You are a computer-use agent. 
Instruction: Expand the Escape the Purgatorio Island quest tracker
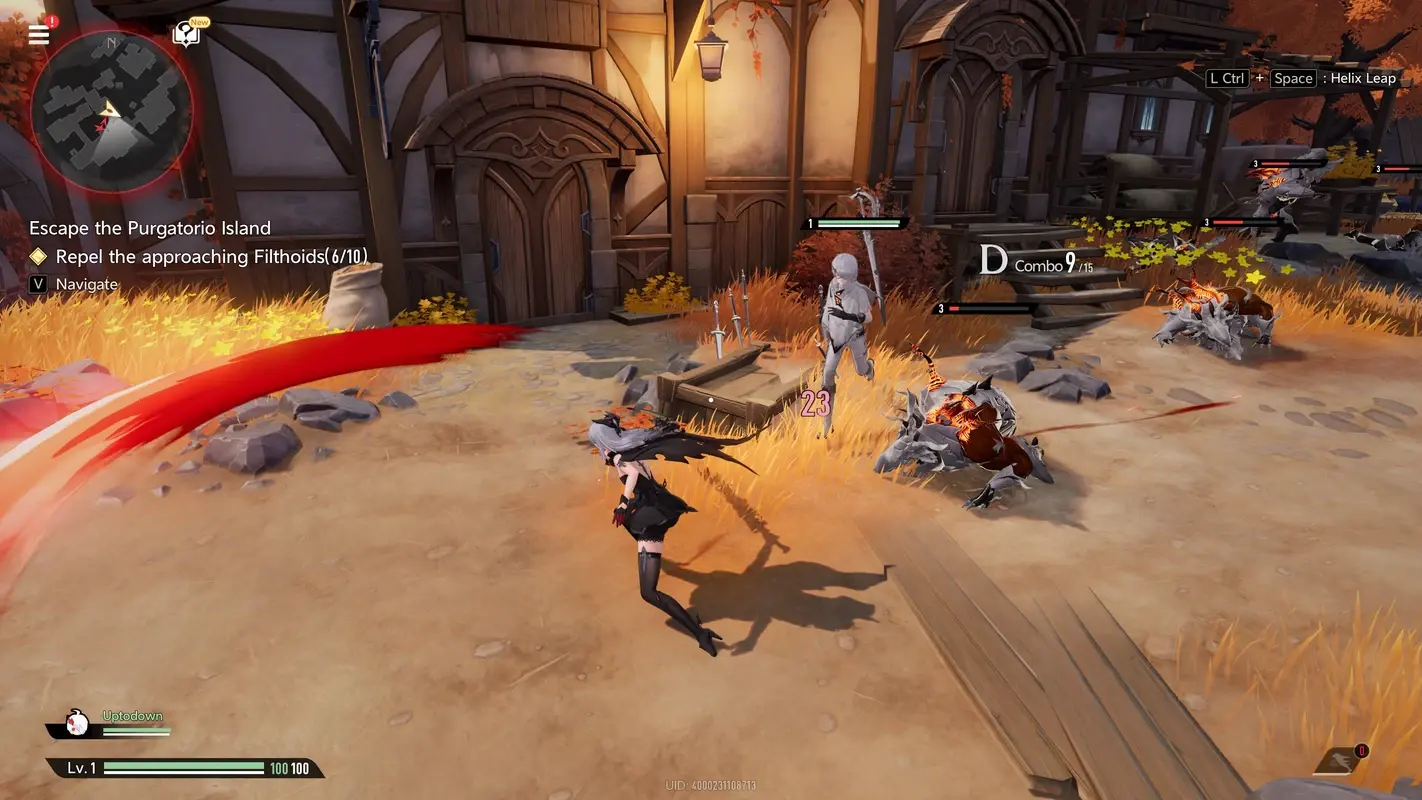148,227
